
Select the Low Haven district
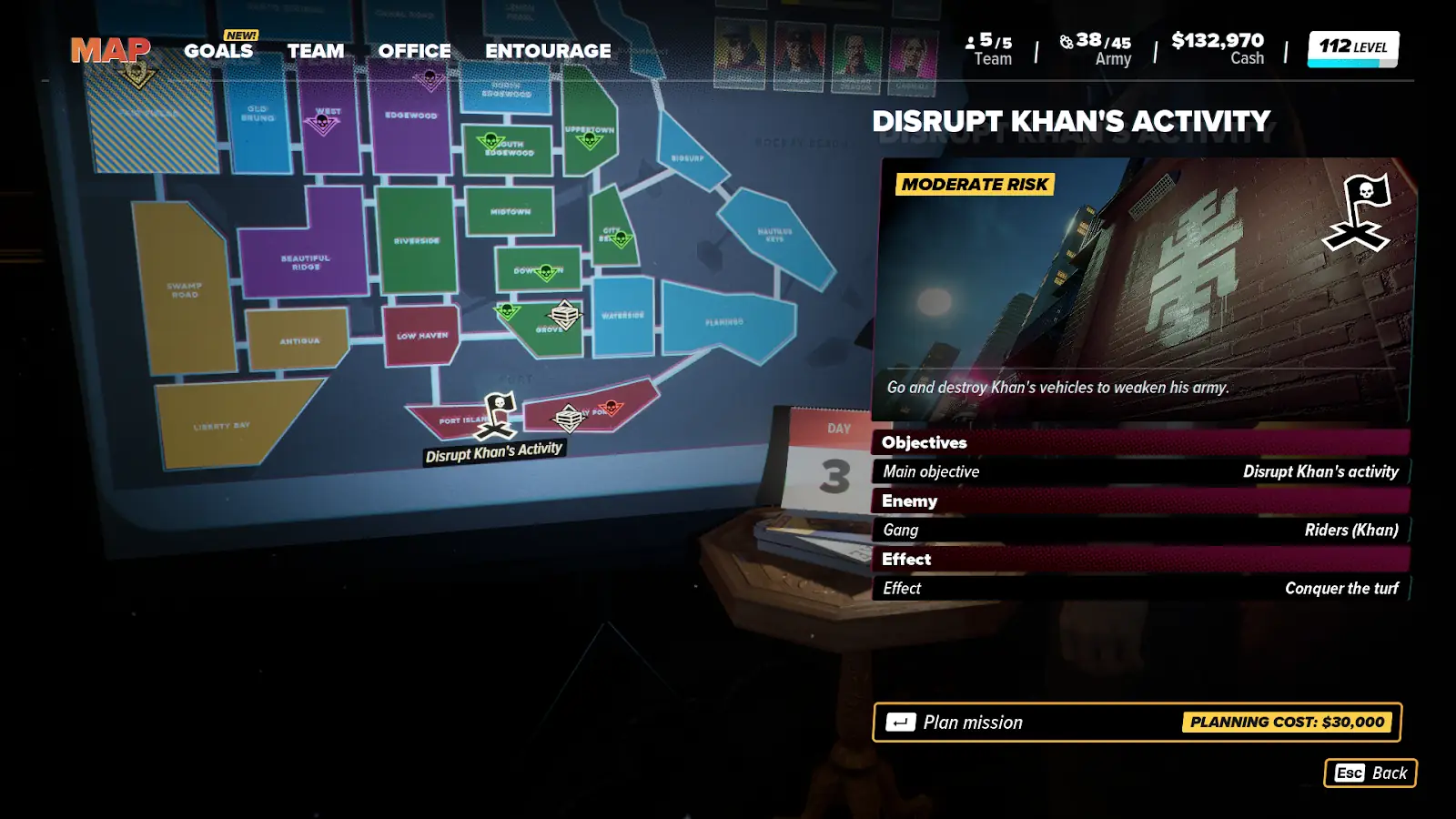click(x=421, y=335)
